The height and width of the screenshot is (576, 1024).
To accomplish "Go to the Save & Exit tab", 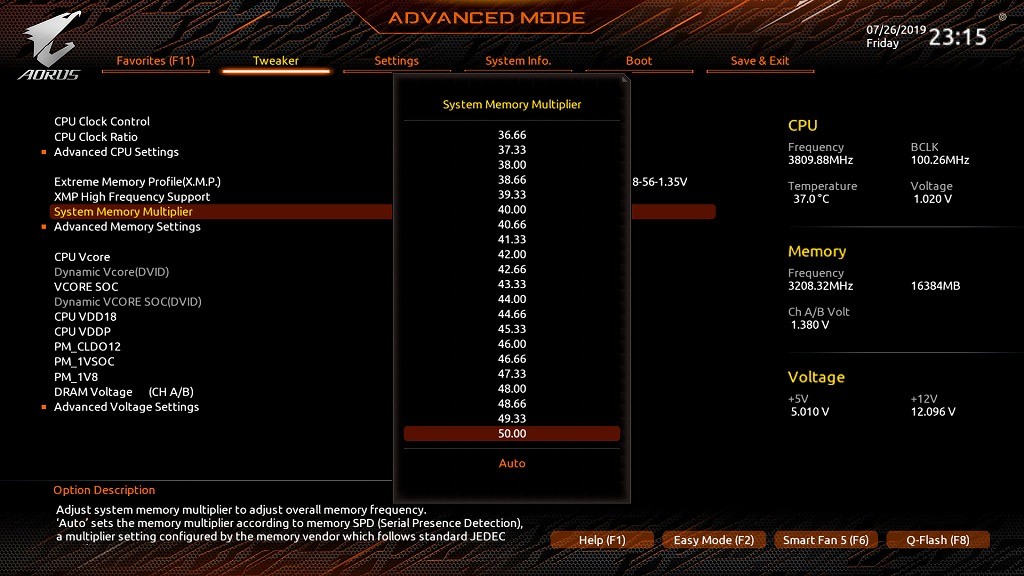I will coord(760,61).
